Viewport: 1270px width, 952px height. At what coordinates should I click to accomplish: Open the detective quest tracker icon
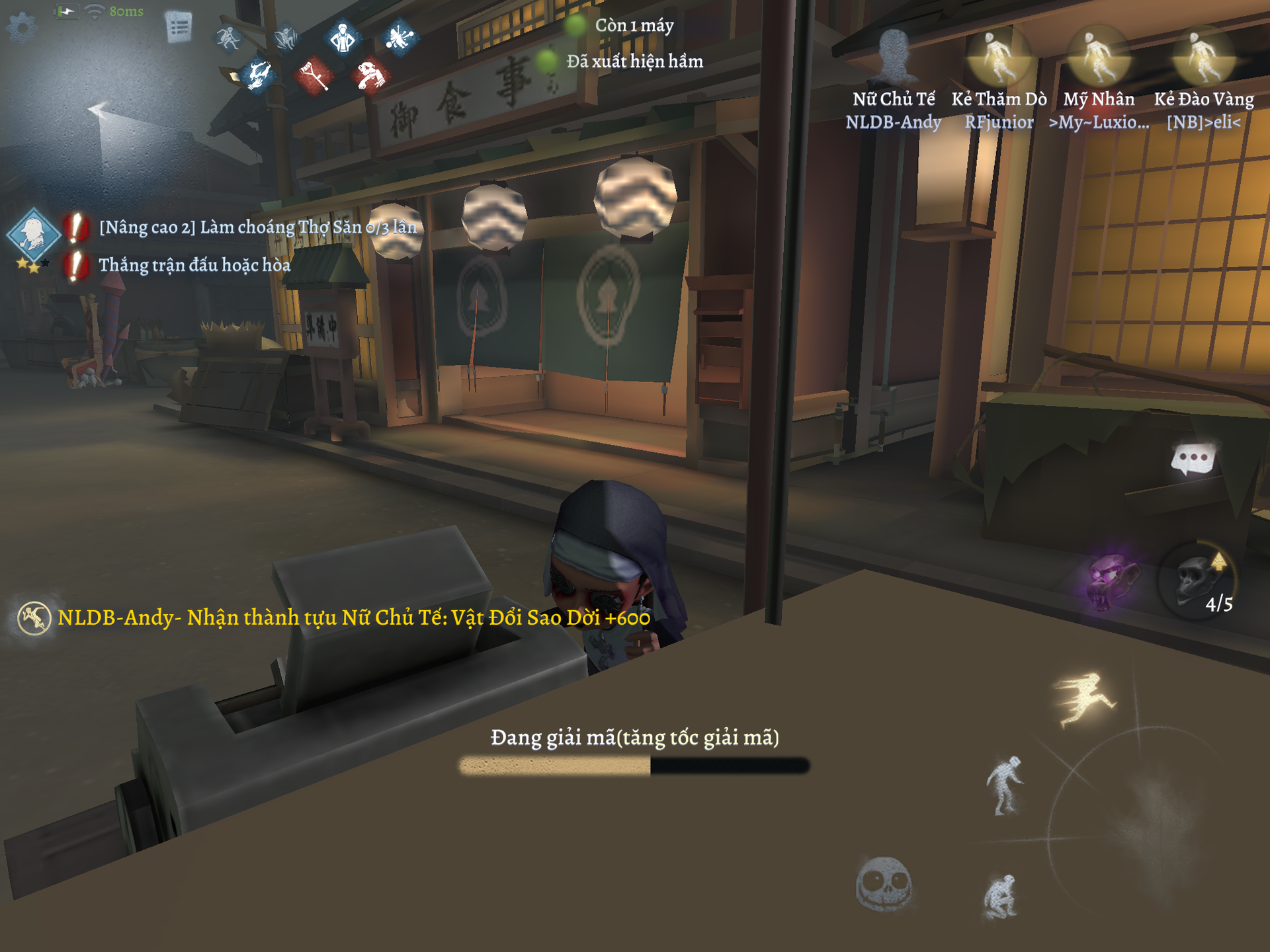[33, 236]
